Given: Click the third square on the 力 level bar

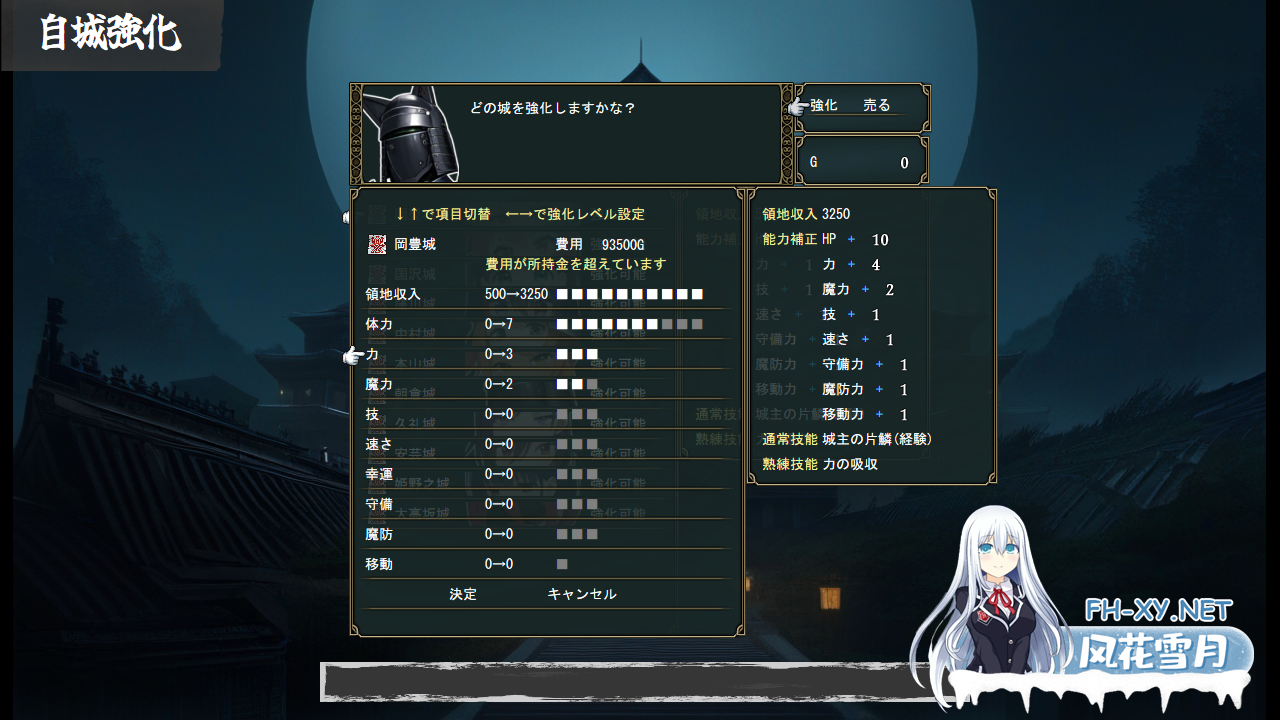Looking at the screenshot, I should pos(591,353).
